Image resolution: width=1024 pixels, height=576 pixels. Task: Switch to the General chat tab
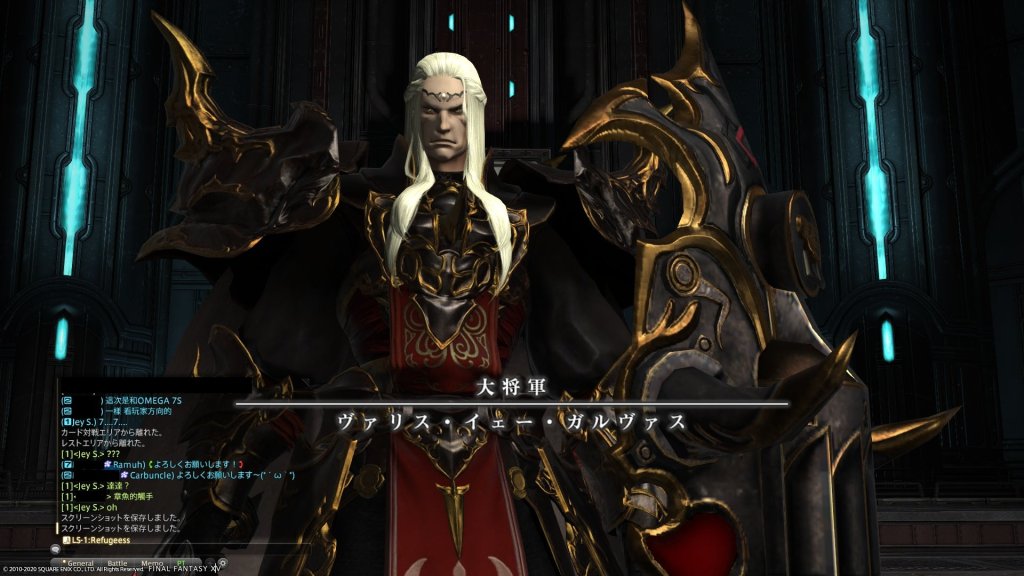[x=80, y=563]
